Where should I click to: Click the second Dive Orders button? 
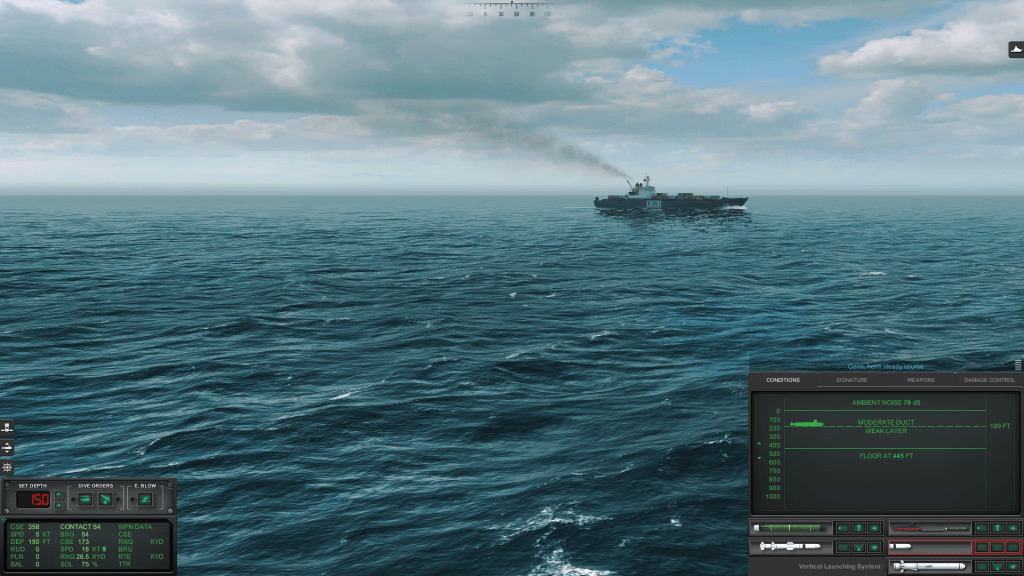[x=105, y=499]
